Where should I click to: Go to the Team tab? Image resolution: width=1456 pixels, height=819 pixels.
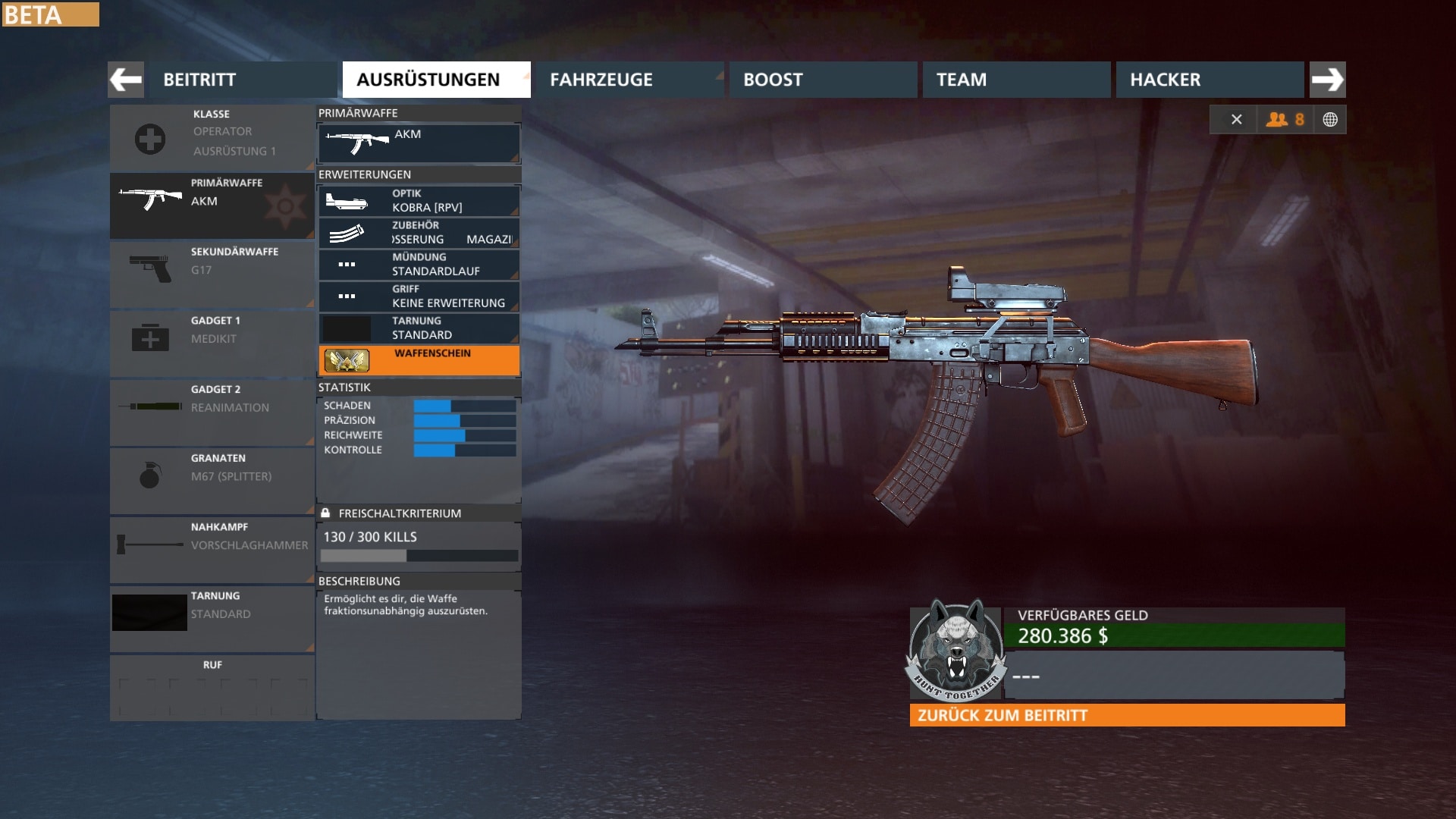click(1015, 80)
